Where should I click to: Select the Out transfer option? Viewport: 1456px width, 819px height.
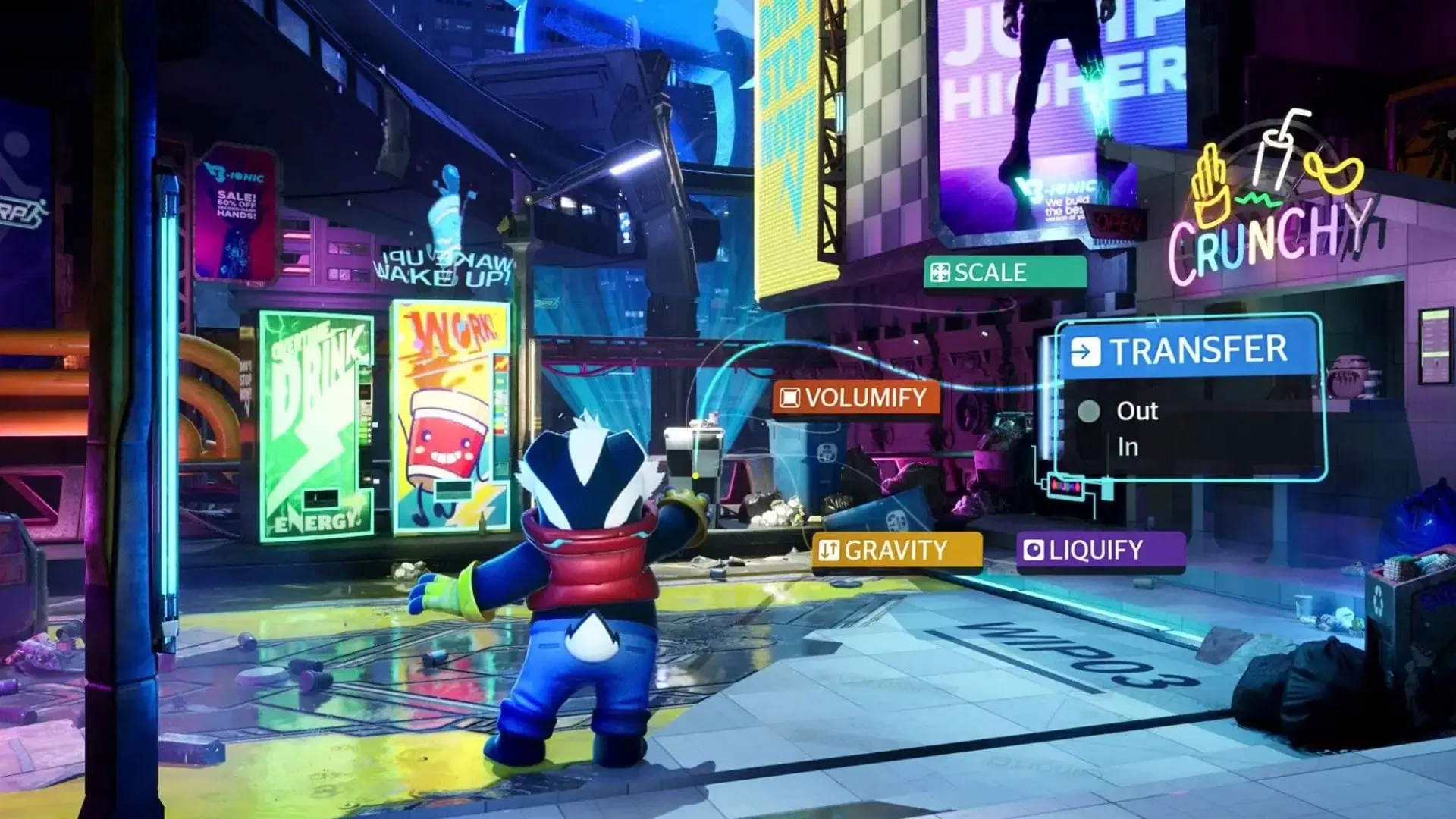(1136, 411)
